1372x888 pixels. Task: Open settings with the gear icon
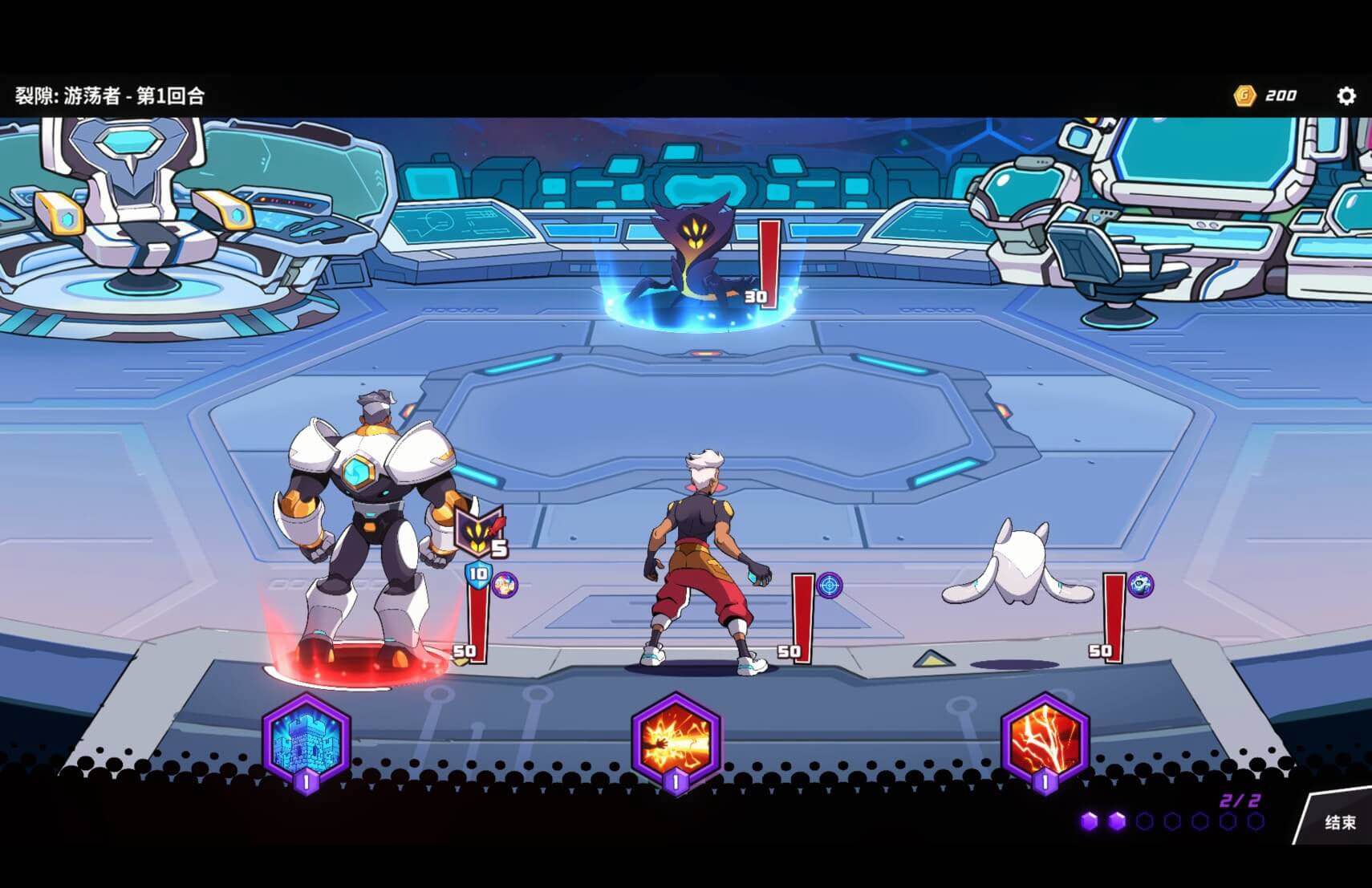point(1346,96)
